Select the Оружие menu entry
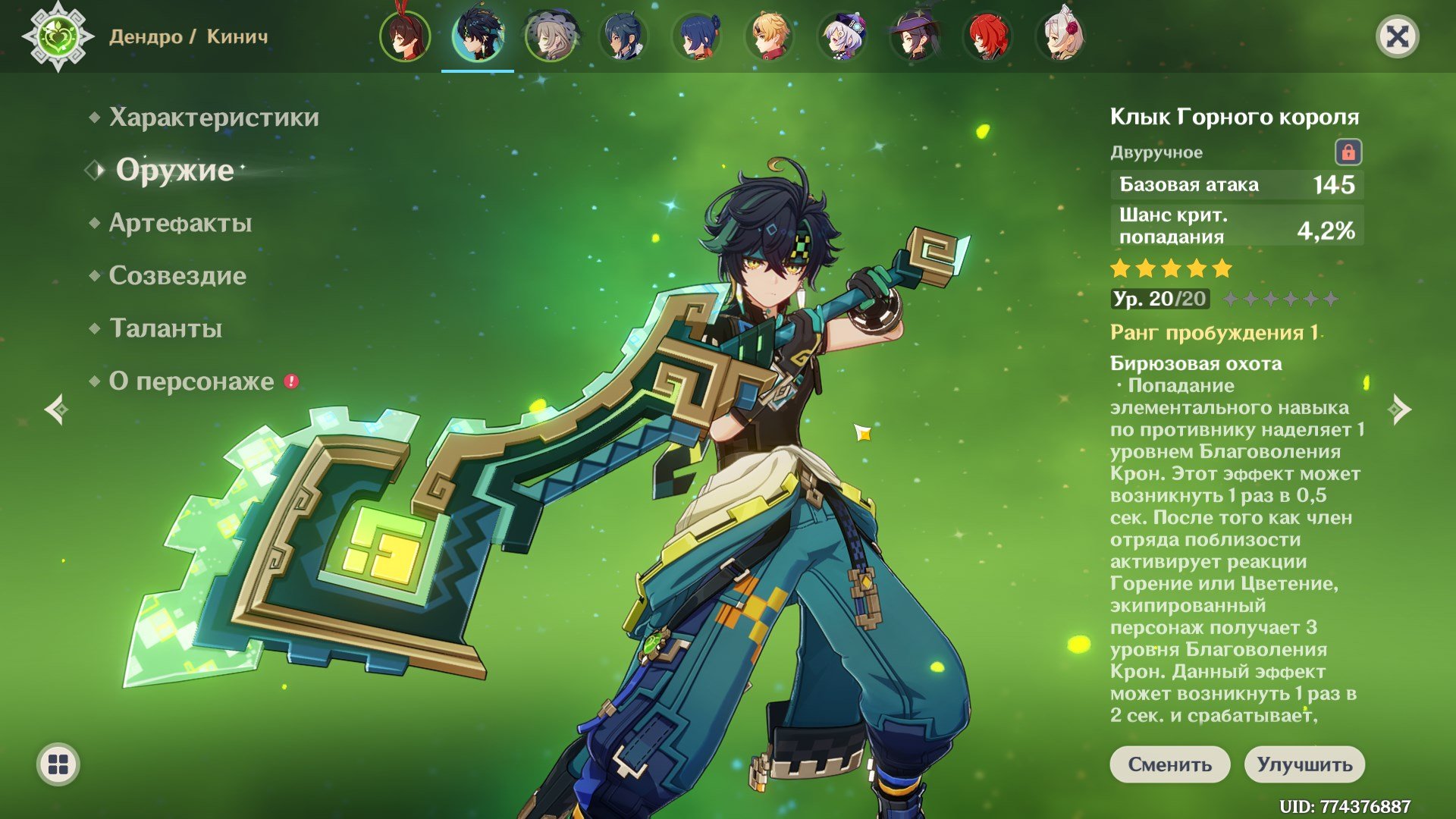The width and height of the screenshot is (1456, 819). point(174,170)
